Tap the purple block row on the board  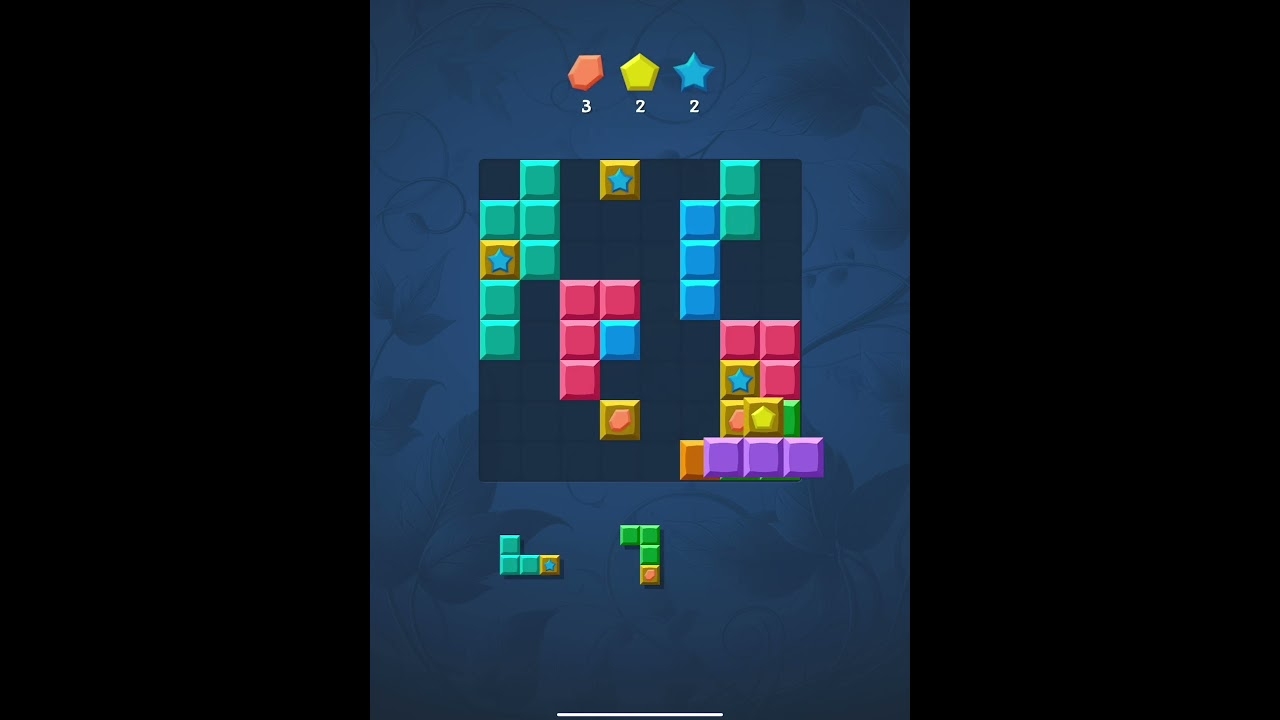pyautogui.click(x=763, y=459)
